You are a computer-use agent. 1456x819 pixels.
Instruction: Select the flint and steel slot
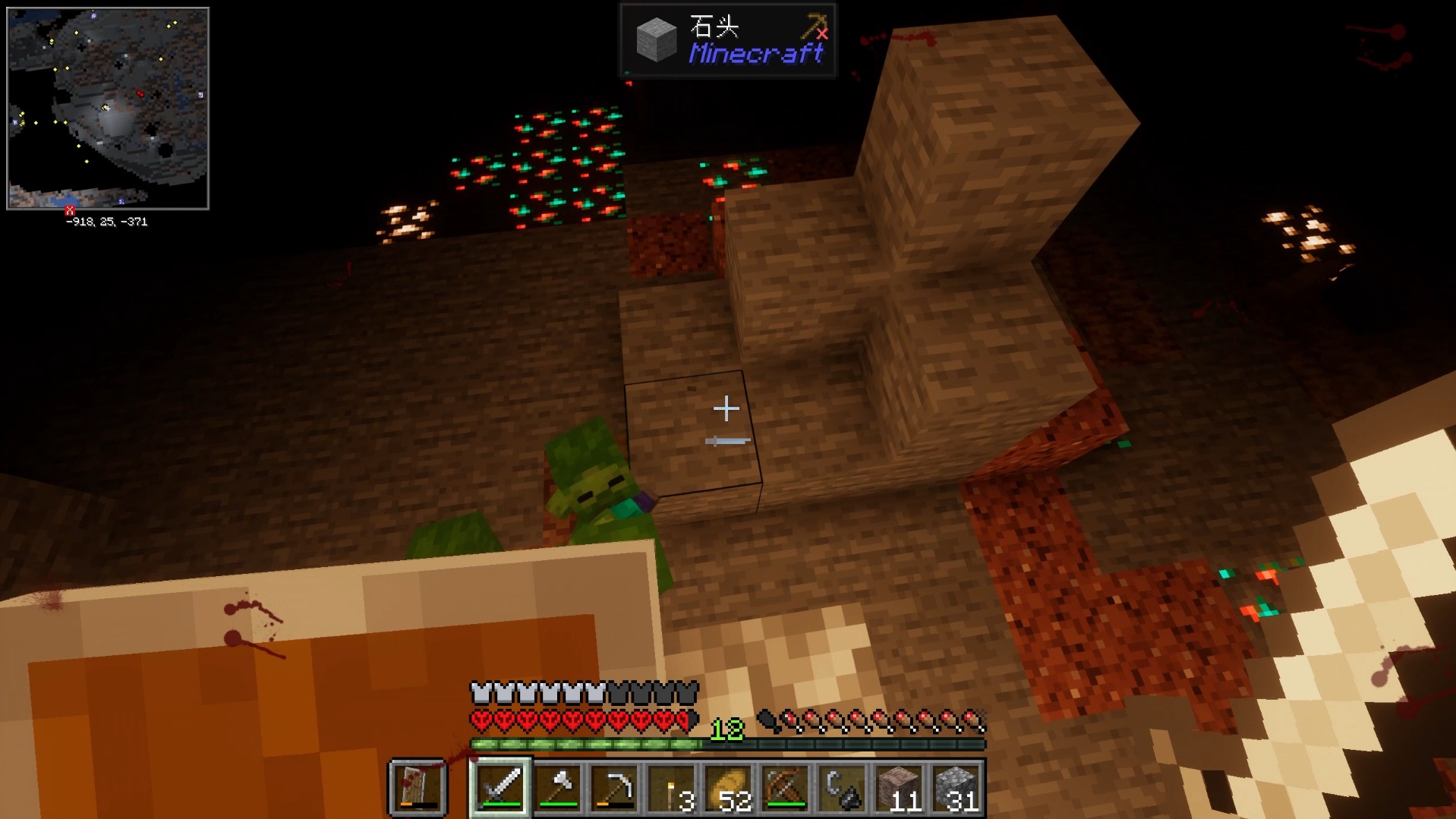[843, 788]
